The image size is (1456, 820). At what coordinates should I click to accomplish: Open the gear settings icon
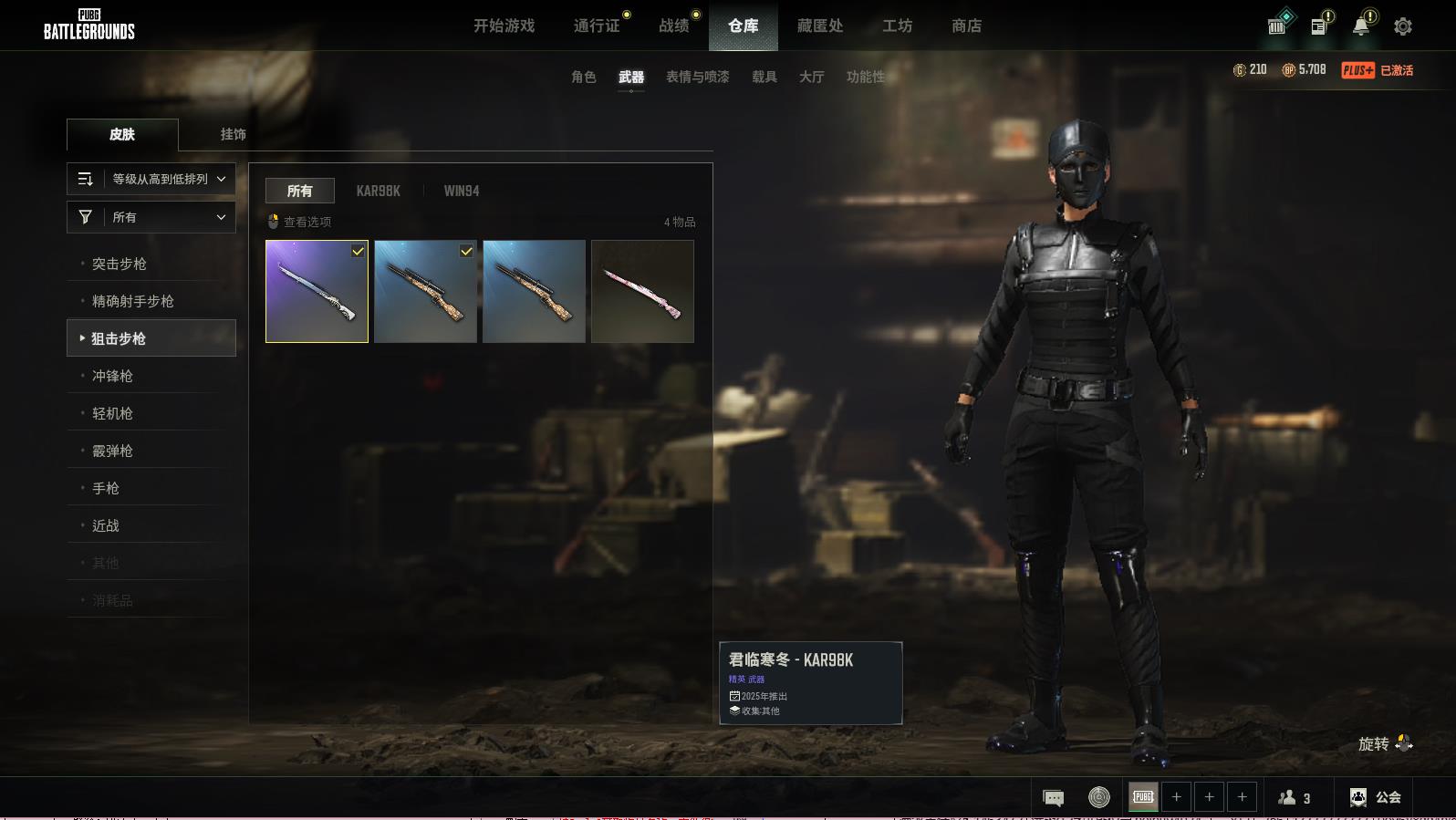pos(1402,26)
